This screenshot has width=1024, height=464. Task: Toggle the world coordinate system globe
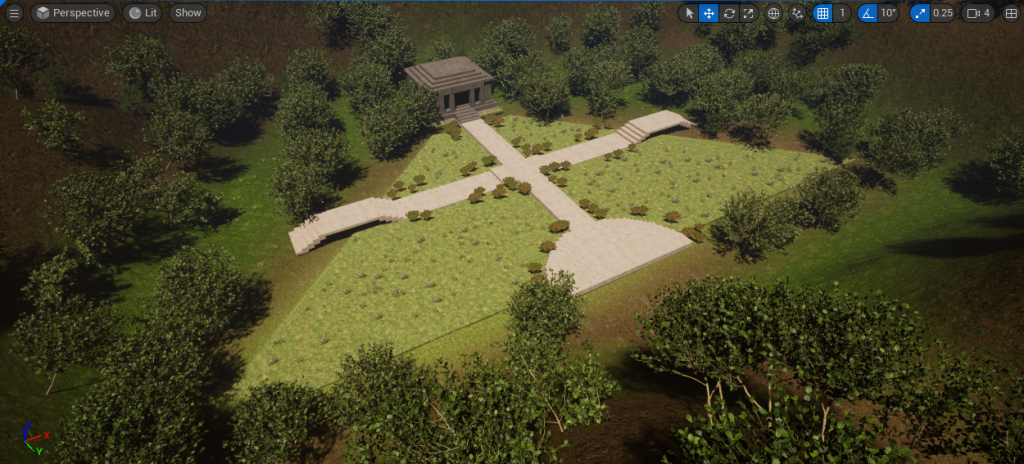click(x=773, y=13)
